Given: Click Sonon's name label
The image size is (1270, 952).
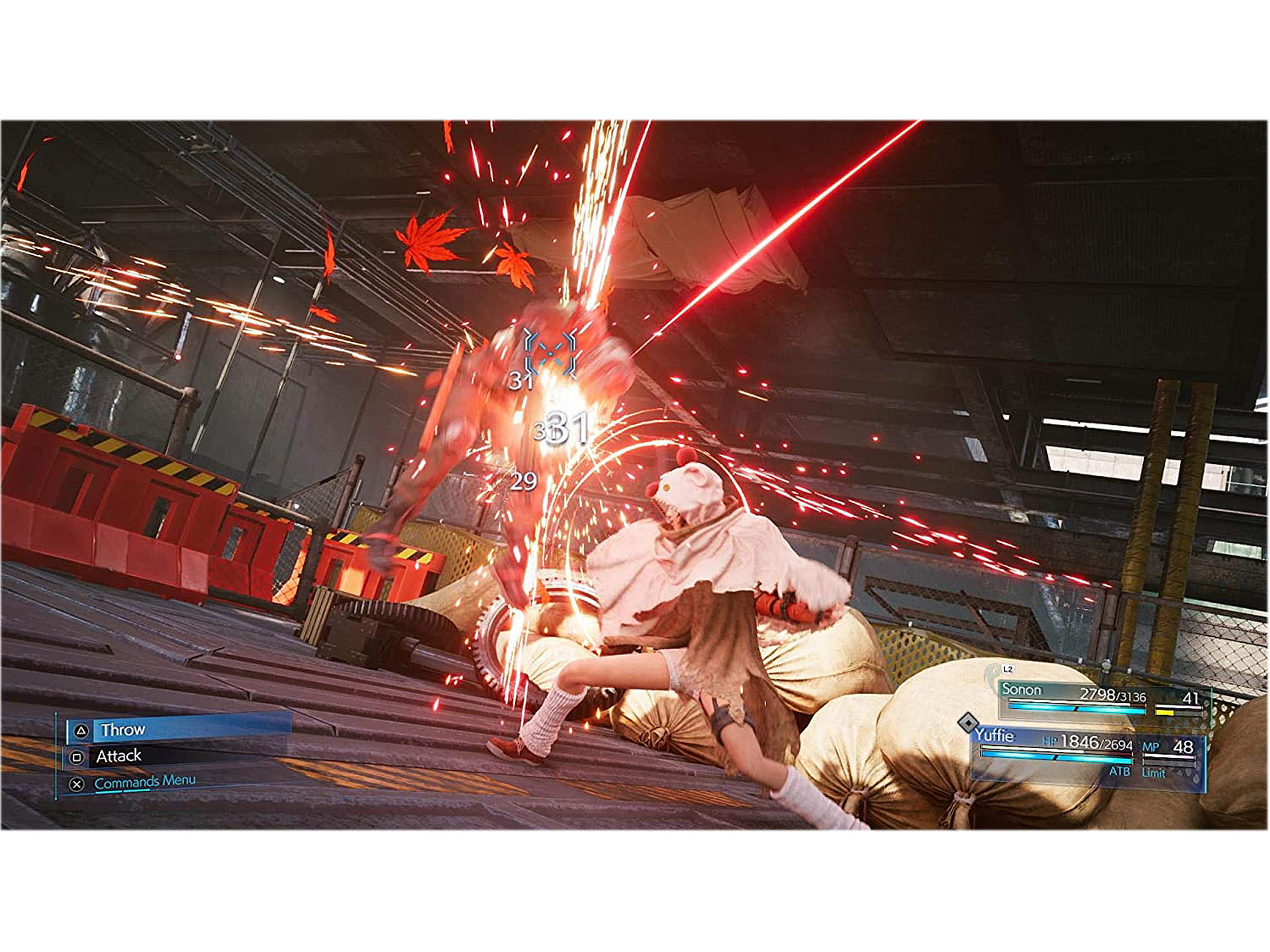Looking at the screenshot, I should [1022, 690].
